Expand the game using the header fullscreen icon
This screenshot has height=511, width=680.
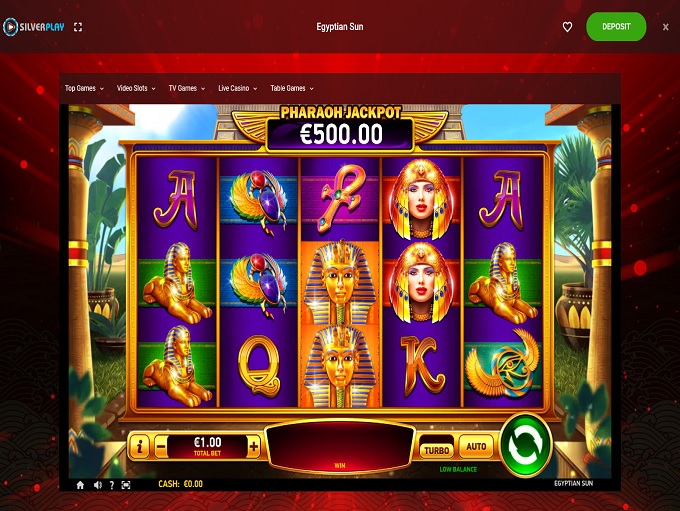(79, 27)
